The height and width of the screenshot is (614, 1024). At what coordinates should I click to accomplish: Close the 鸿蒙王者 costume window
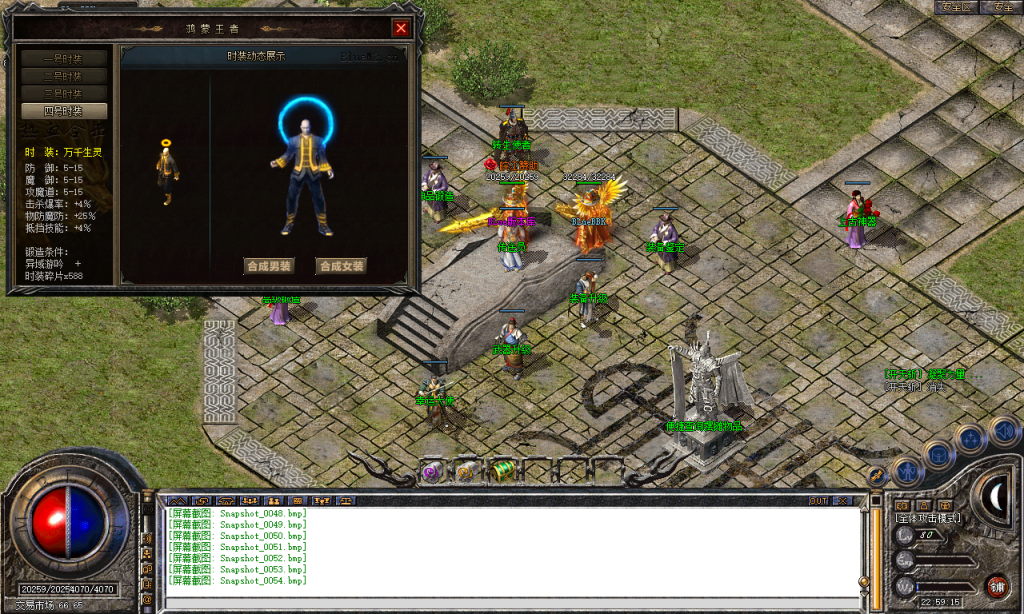point(401,28)
